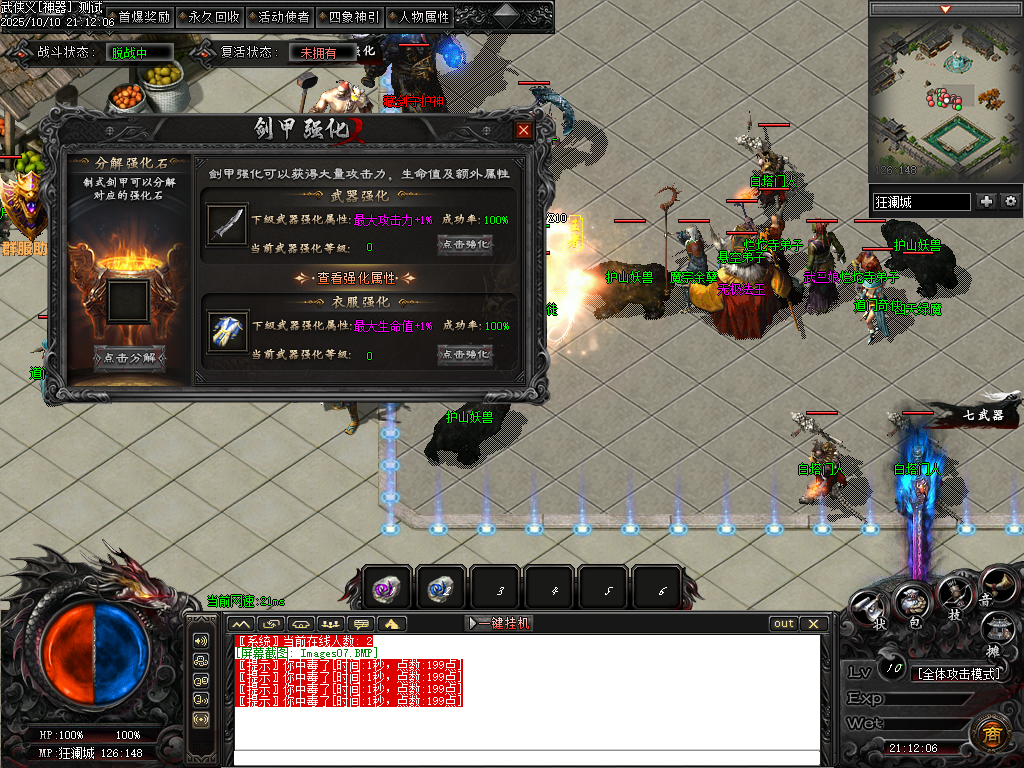Toggle the 全体攻击模式 attack mode

pos(960,673)
